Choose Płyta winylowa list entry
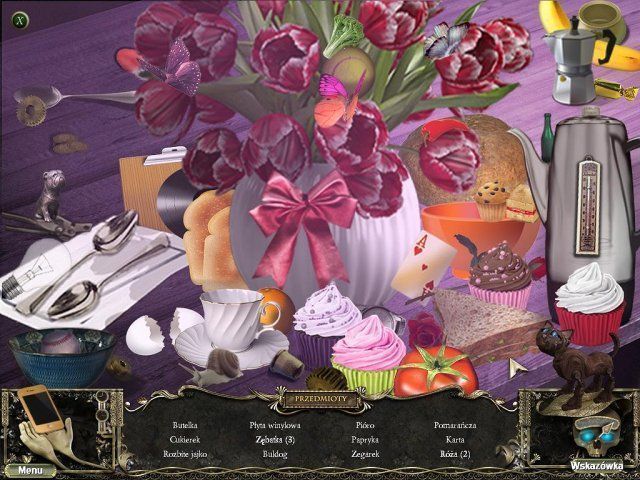Screen dimensions: 640x480 click(x=275, y=425)
